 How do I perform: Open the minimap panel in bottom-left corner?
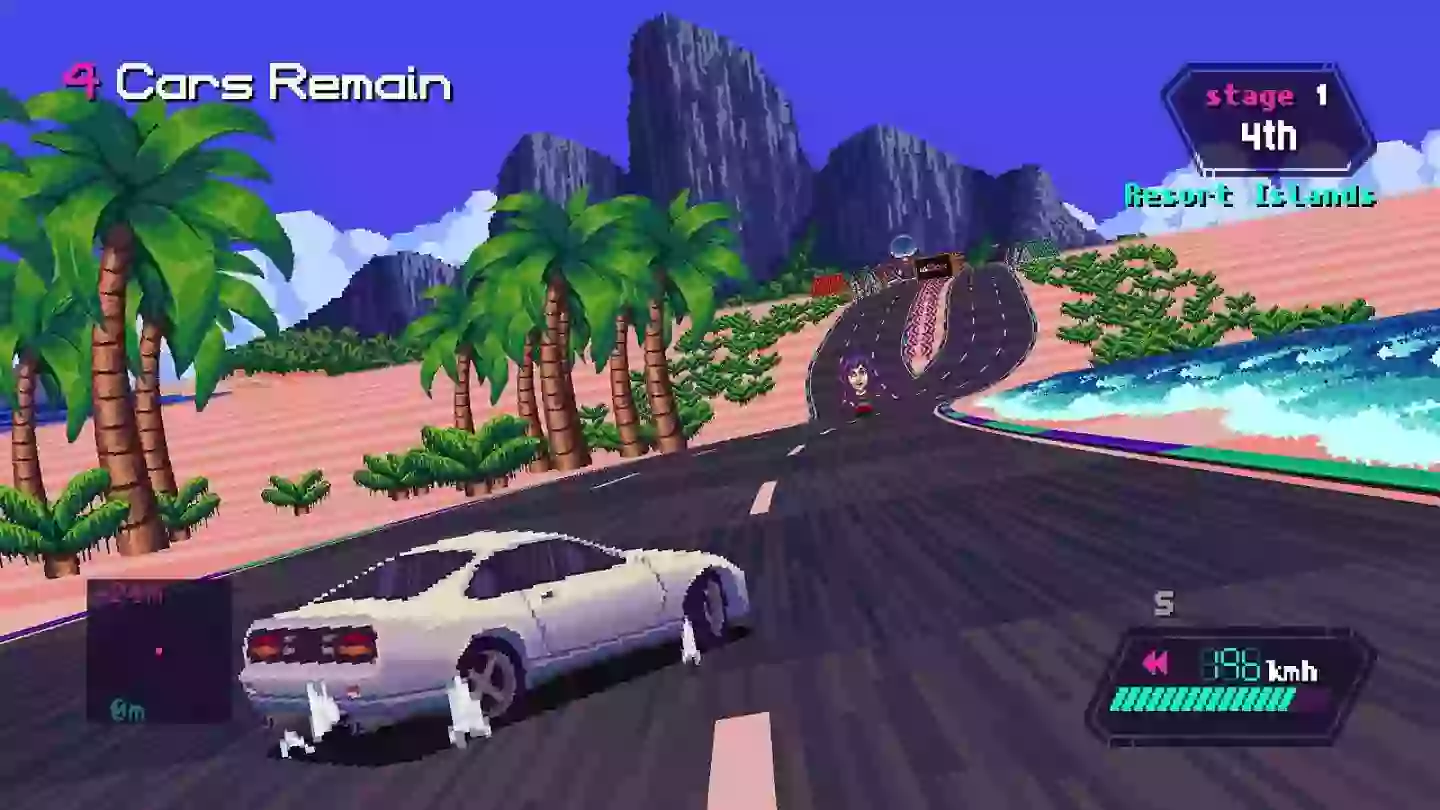160,650
